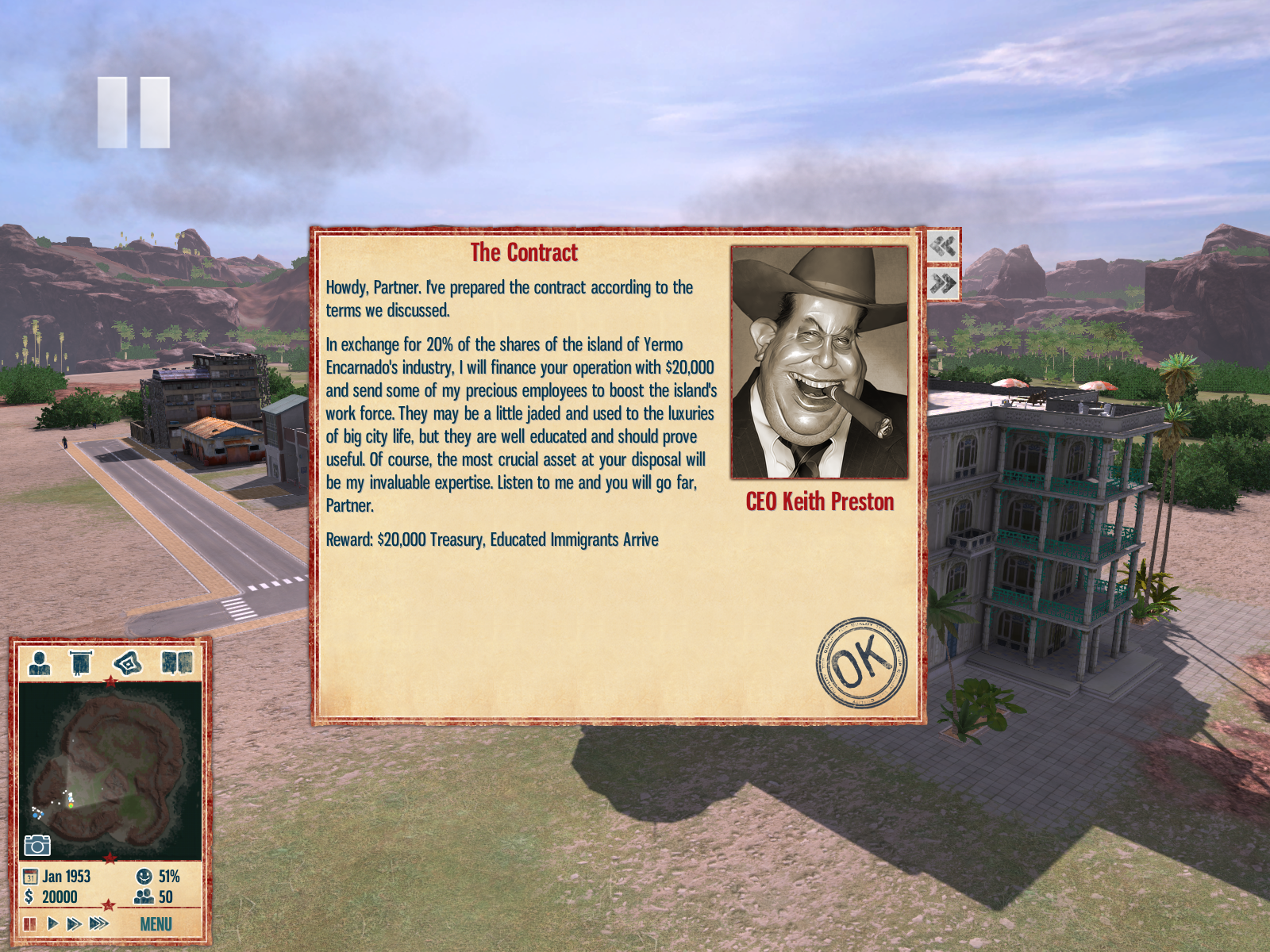The image size is (1270, 952).
Task: Click the island minimap
Action: [110, 770]
